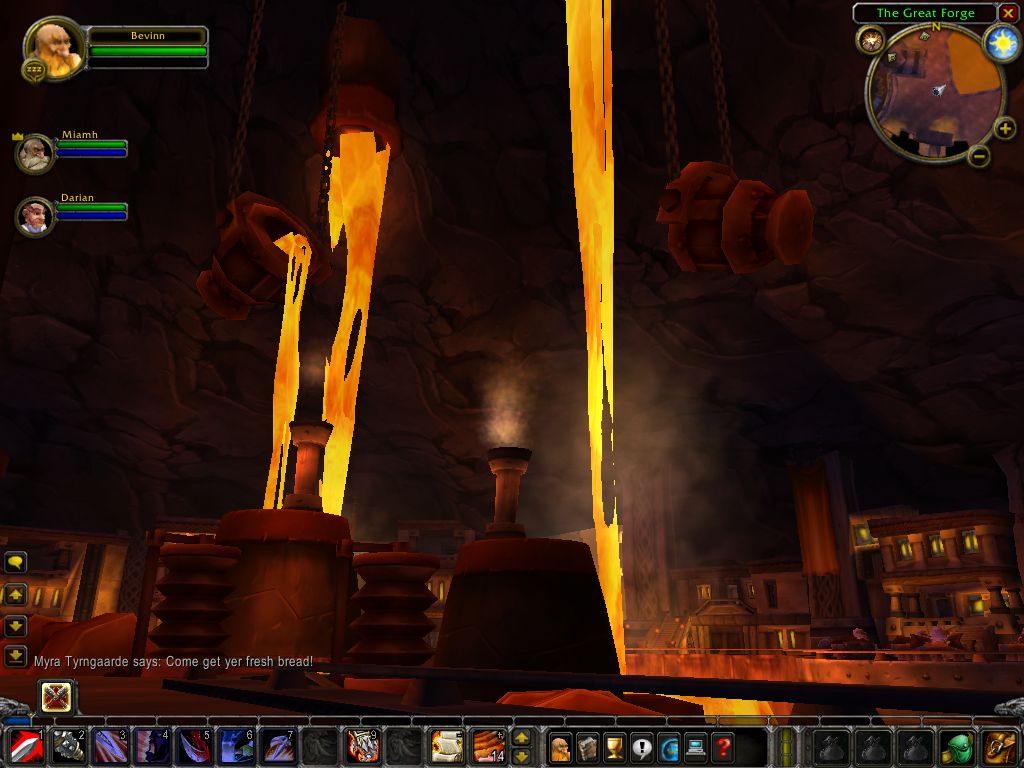Close the minimap with the X button

pyautogui.click(x=1008, y=13)
